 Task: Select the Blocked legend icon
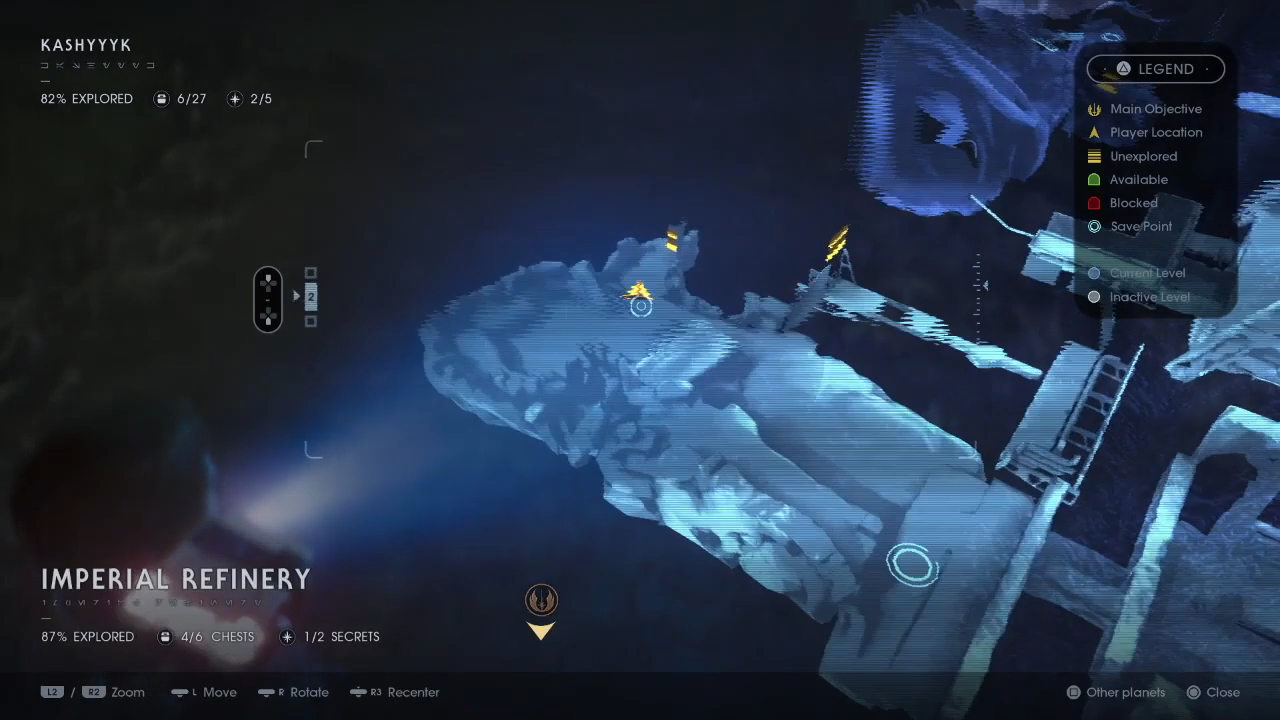(1095, 202)
